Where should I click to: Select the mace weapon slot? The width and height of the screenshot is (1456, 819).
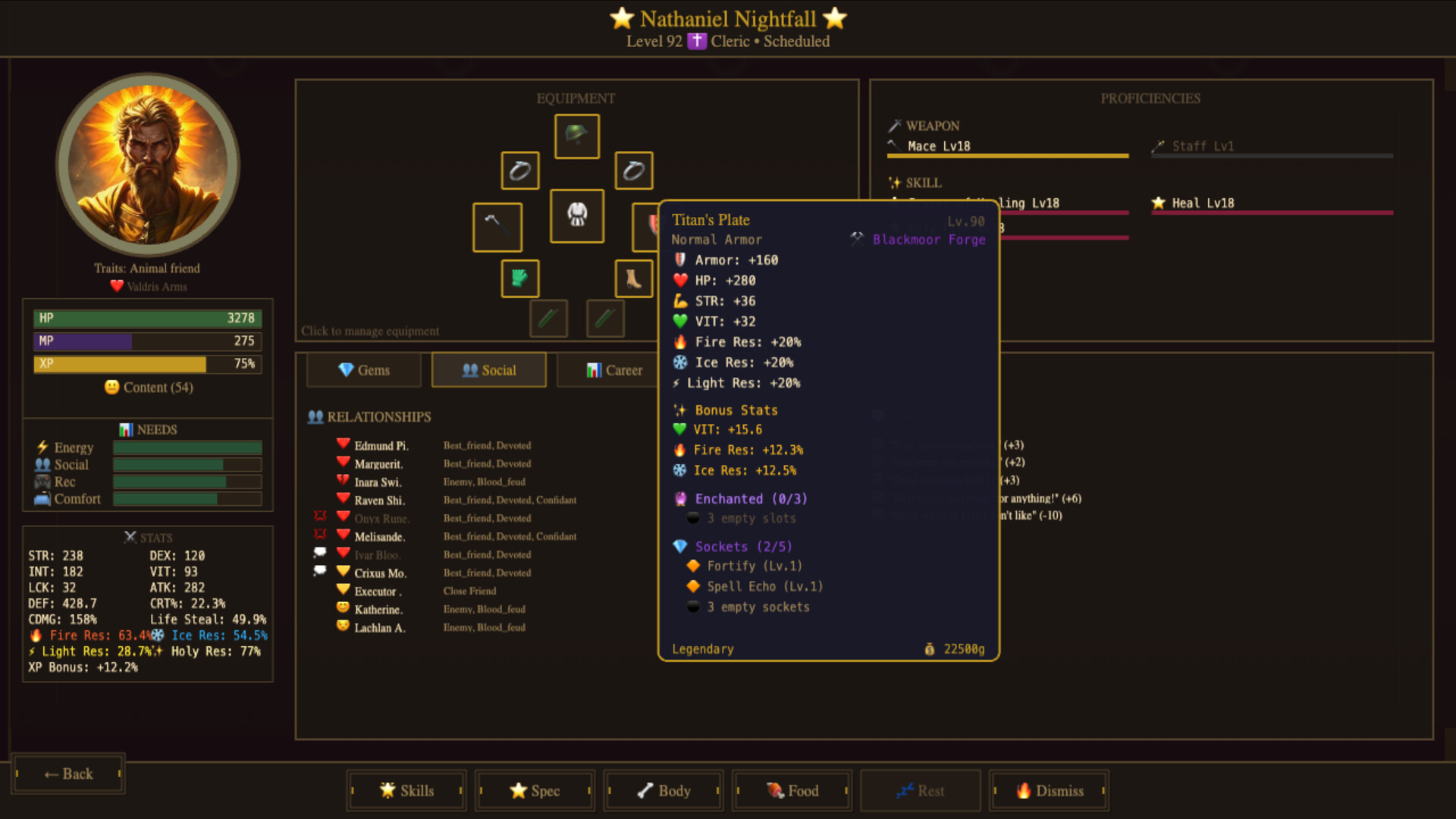(x=497, y=227)
